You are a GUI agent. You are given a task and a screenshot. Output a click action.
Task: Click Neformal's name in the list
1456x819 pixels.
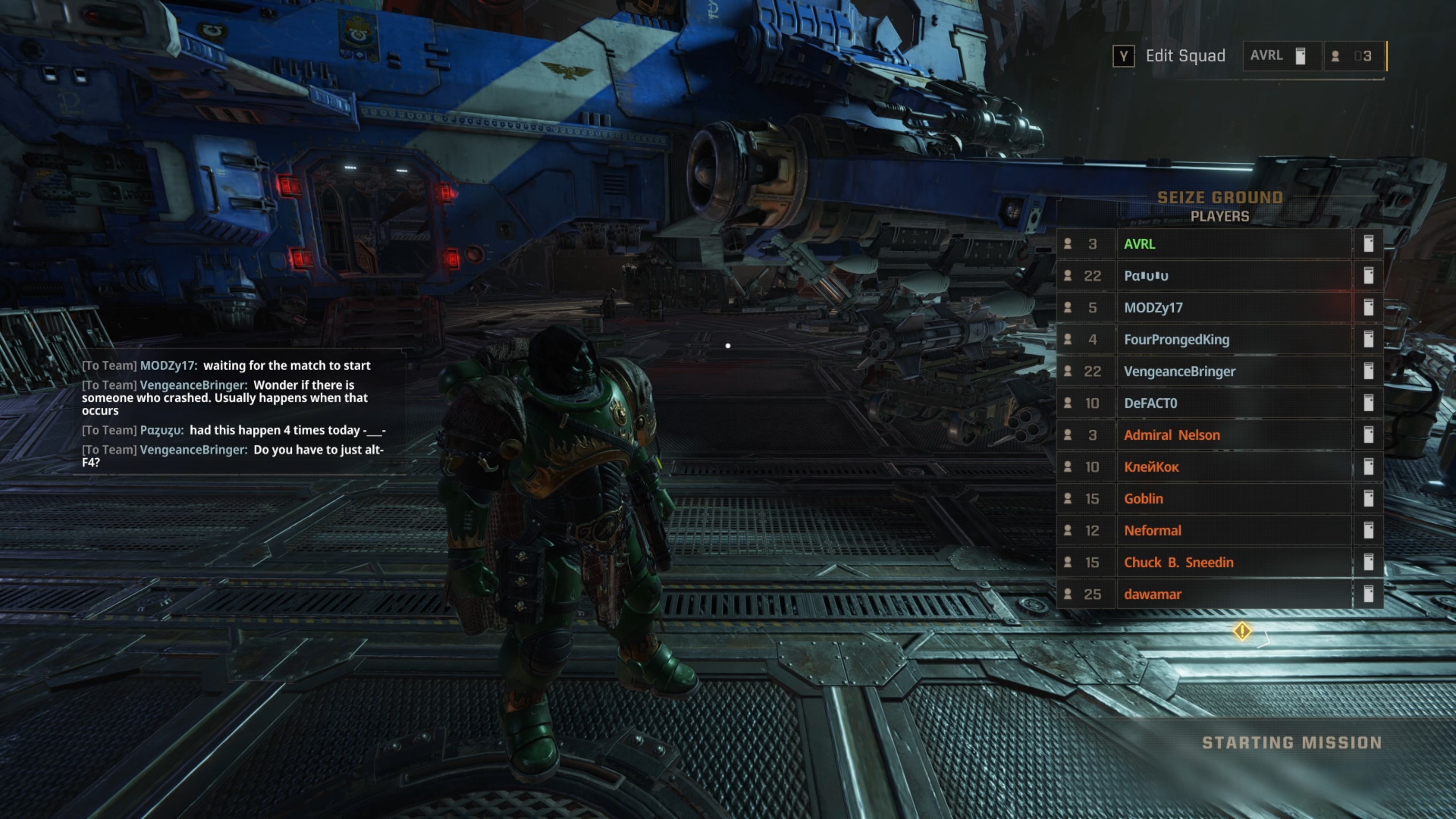tap(1153, 530)
